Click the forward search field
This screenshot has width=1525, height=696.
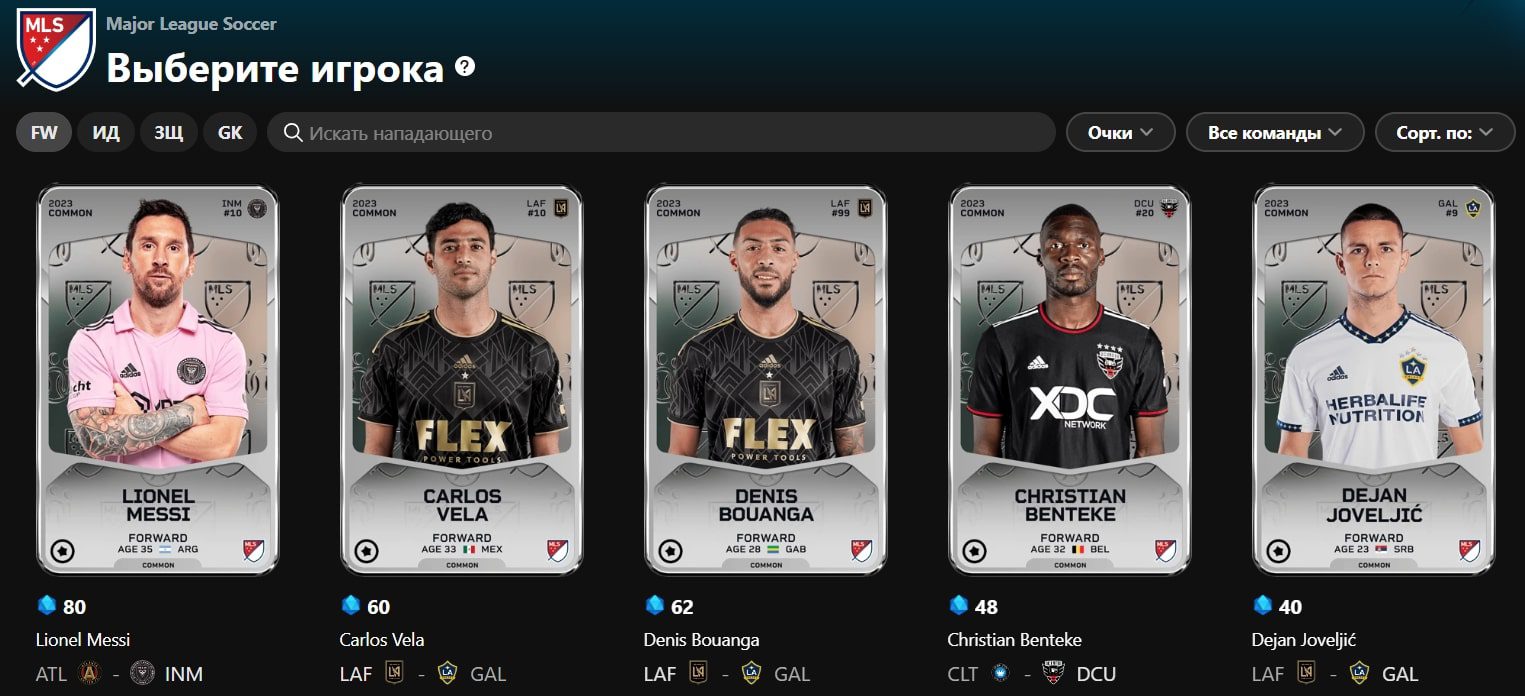click(660, 133)
